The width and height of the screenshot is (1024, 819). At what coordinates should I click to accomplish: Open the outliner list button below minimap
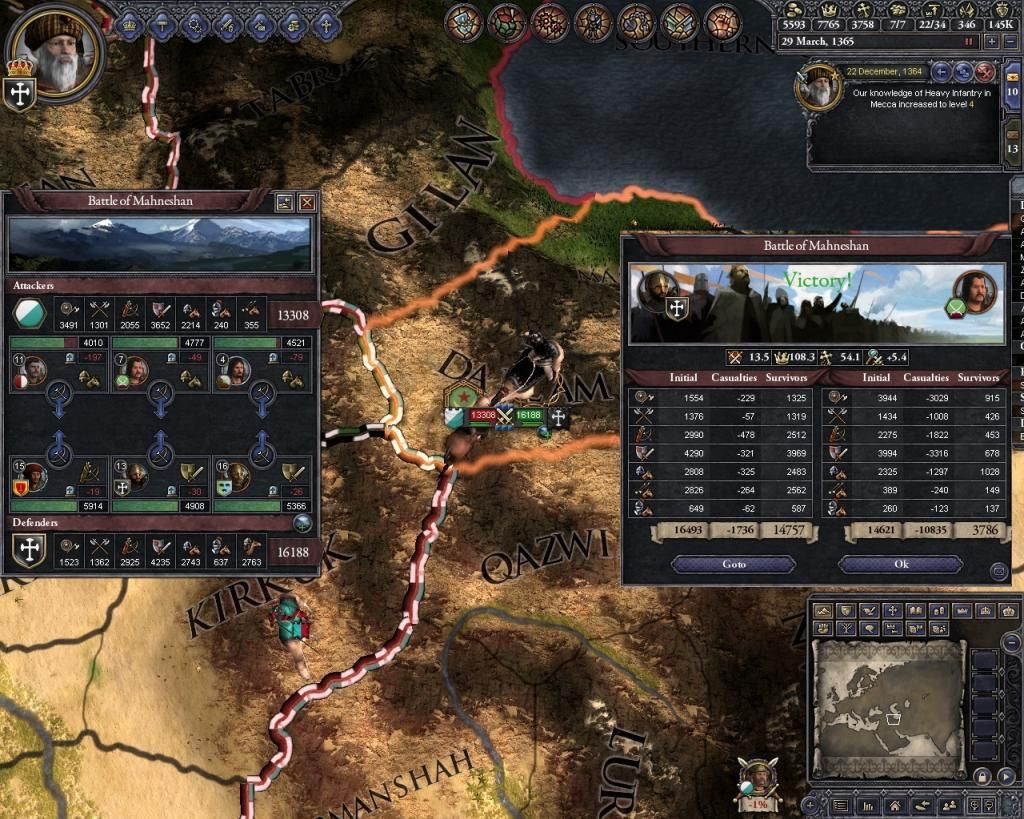point(840,804)
